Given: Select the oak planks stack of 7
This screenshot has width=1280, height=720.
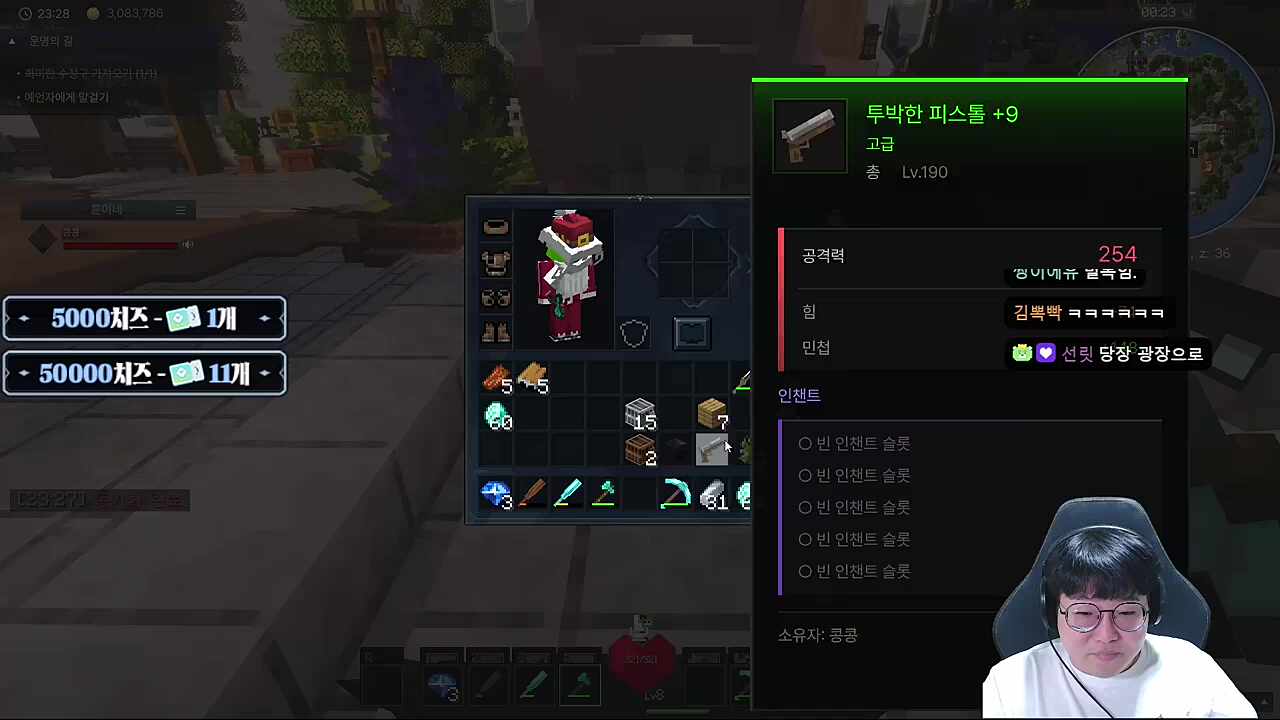Looking at the screenshot, I should coord(711,413).
